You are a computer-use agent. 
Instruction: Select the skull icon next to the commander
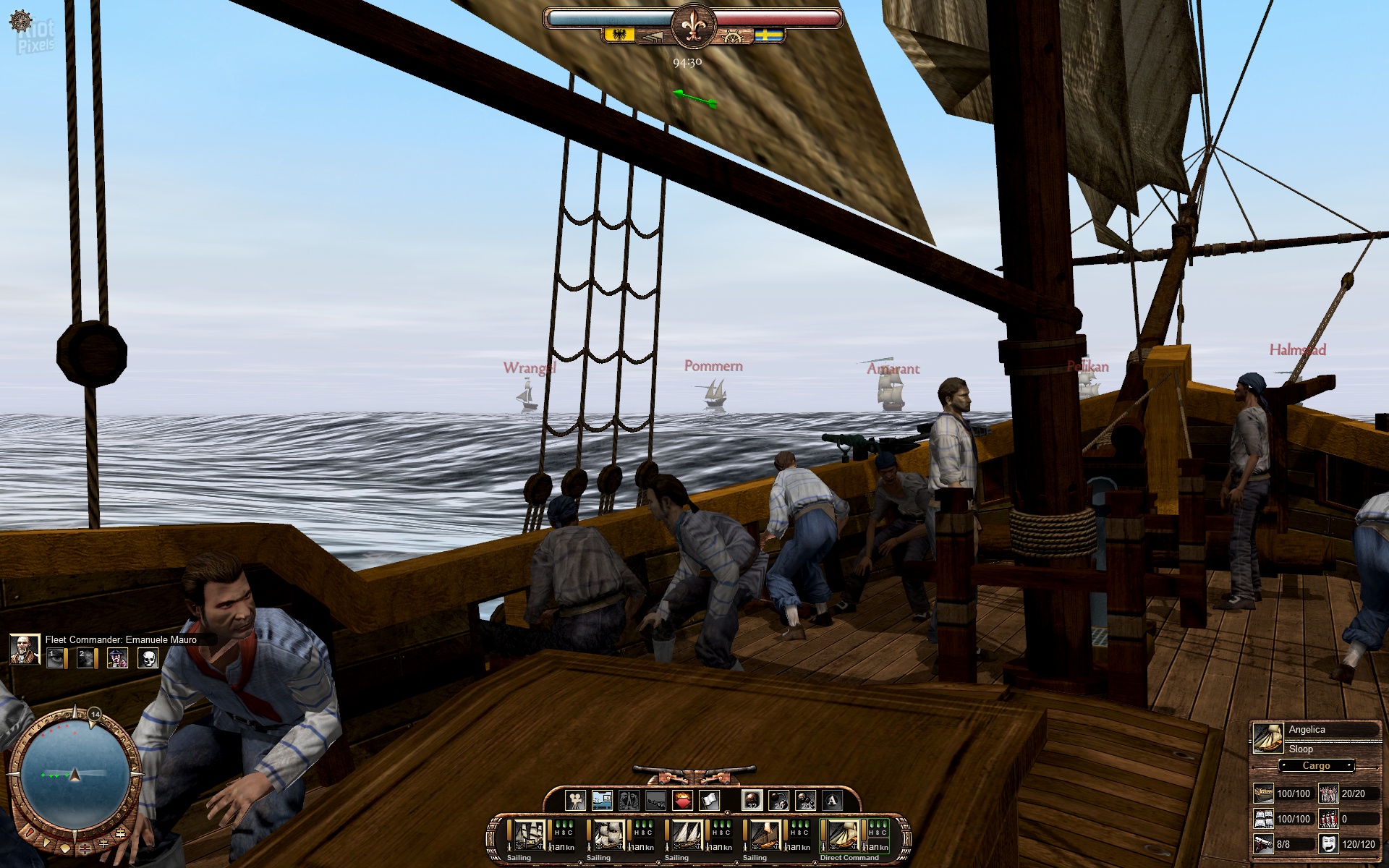(148, 658)
